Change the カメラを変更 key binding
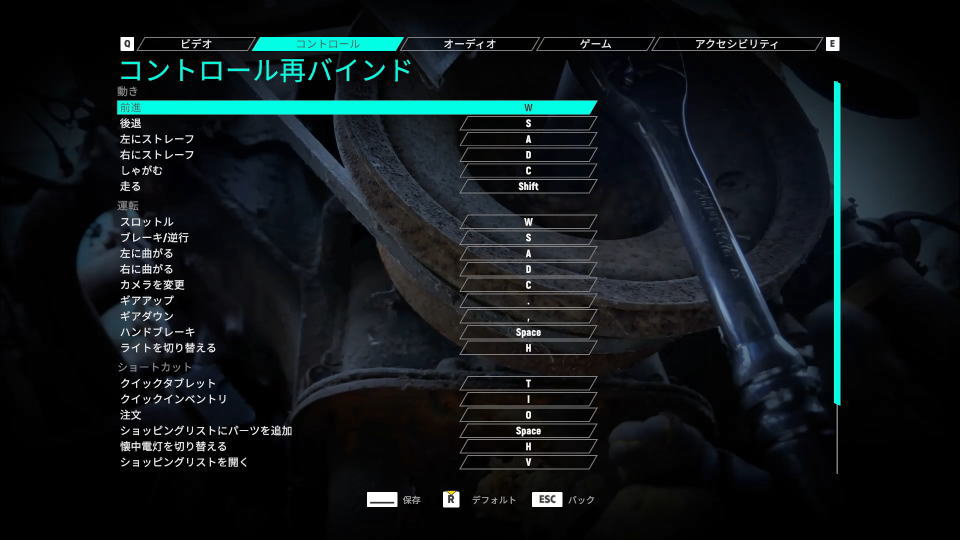 (x=528, y=285)
